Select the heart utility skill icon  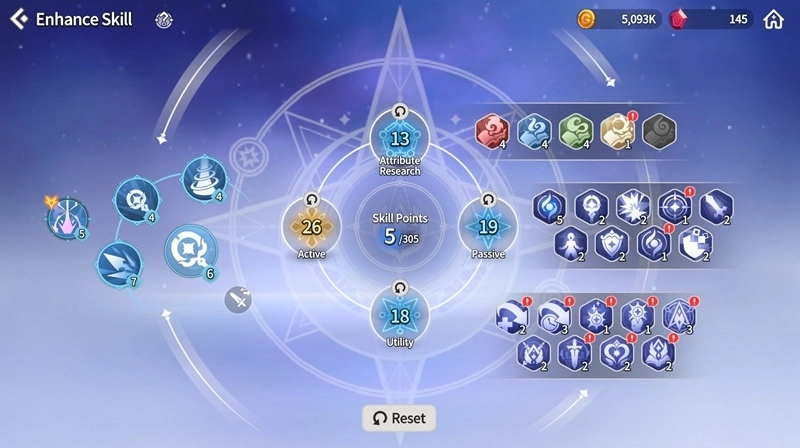(617, 353)
